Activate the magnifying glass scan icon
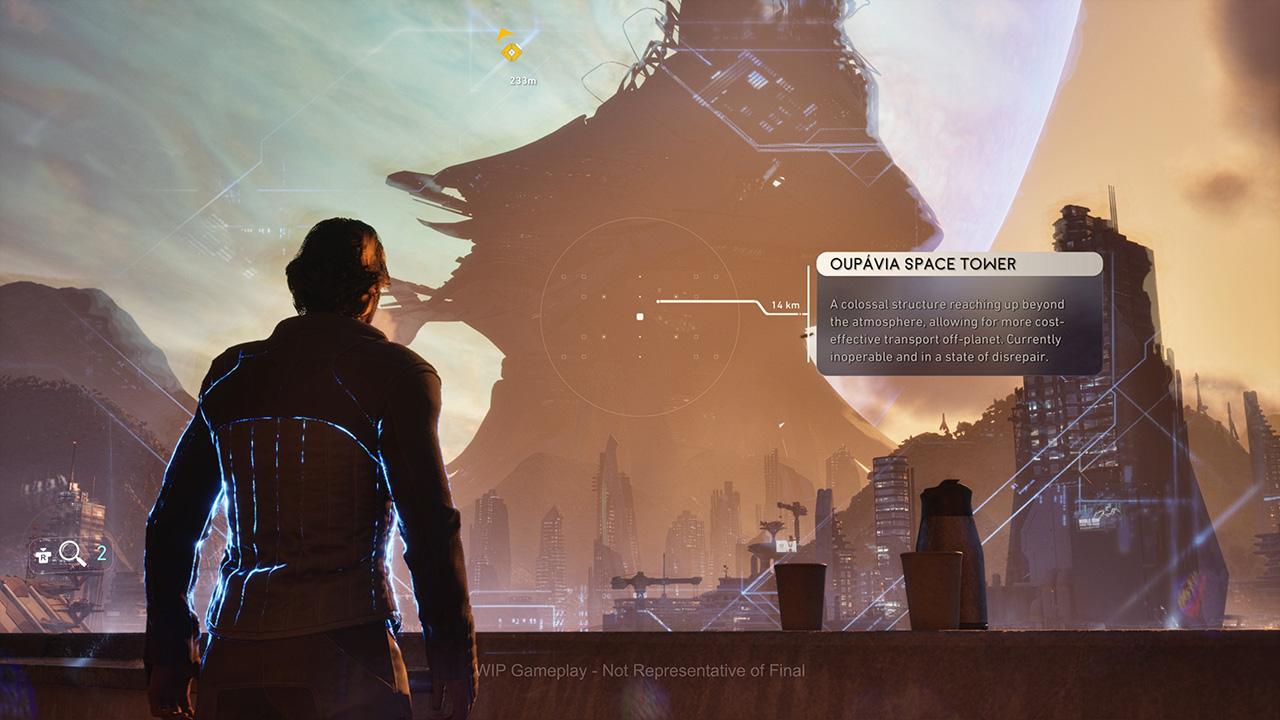Screen dimensions: 1280x720 coord(72,552)
